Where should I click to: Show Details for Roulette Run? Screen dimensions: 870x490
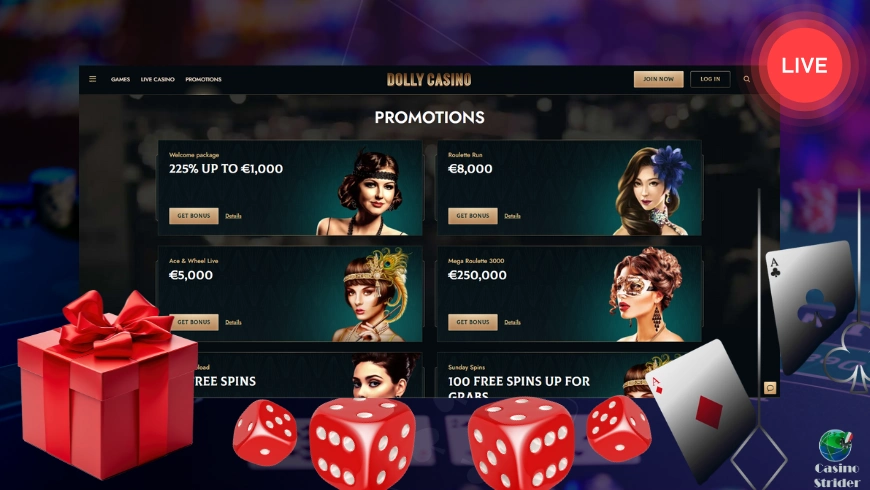pos(512,215)
